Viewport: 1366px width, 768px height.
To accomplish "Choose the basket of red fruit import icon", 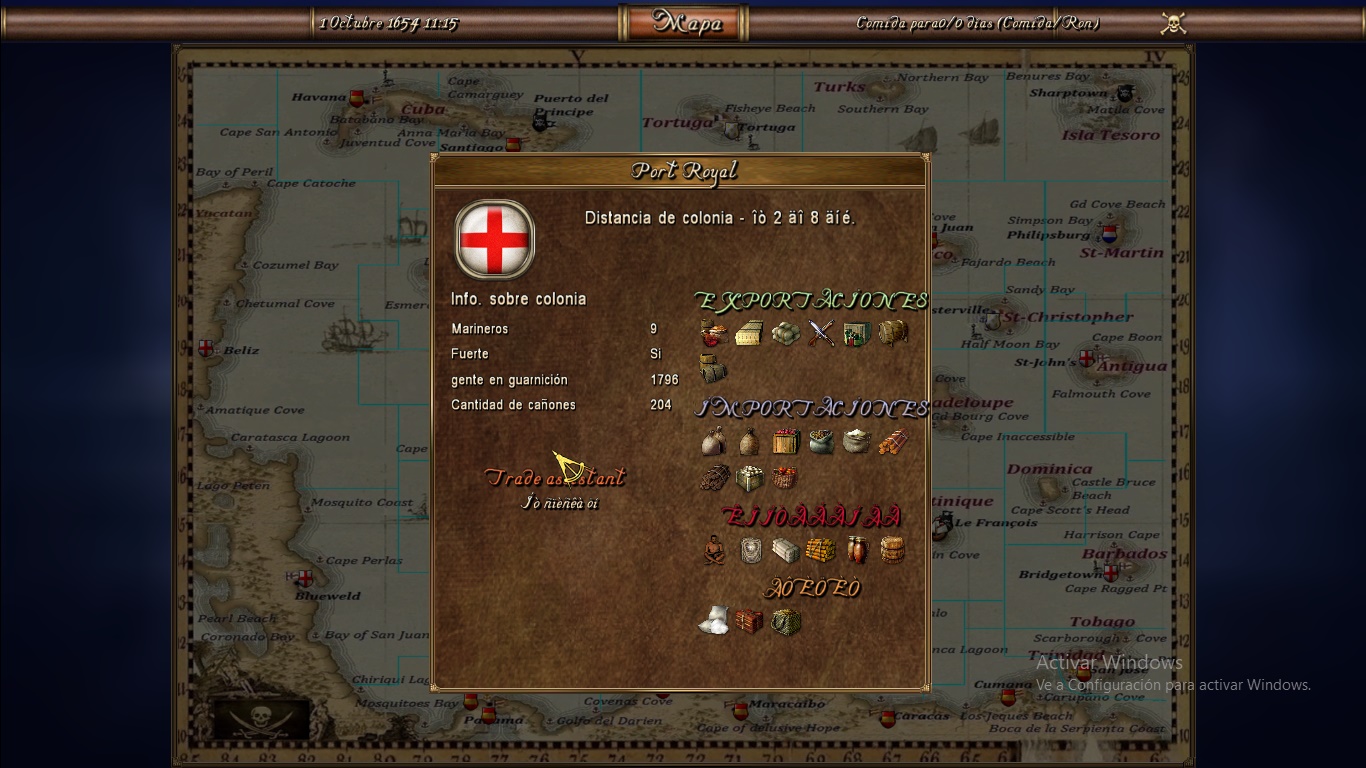I will 785,477.
